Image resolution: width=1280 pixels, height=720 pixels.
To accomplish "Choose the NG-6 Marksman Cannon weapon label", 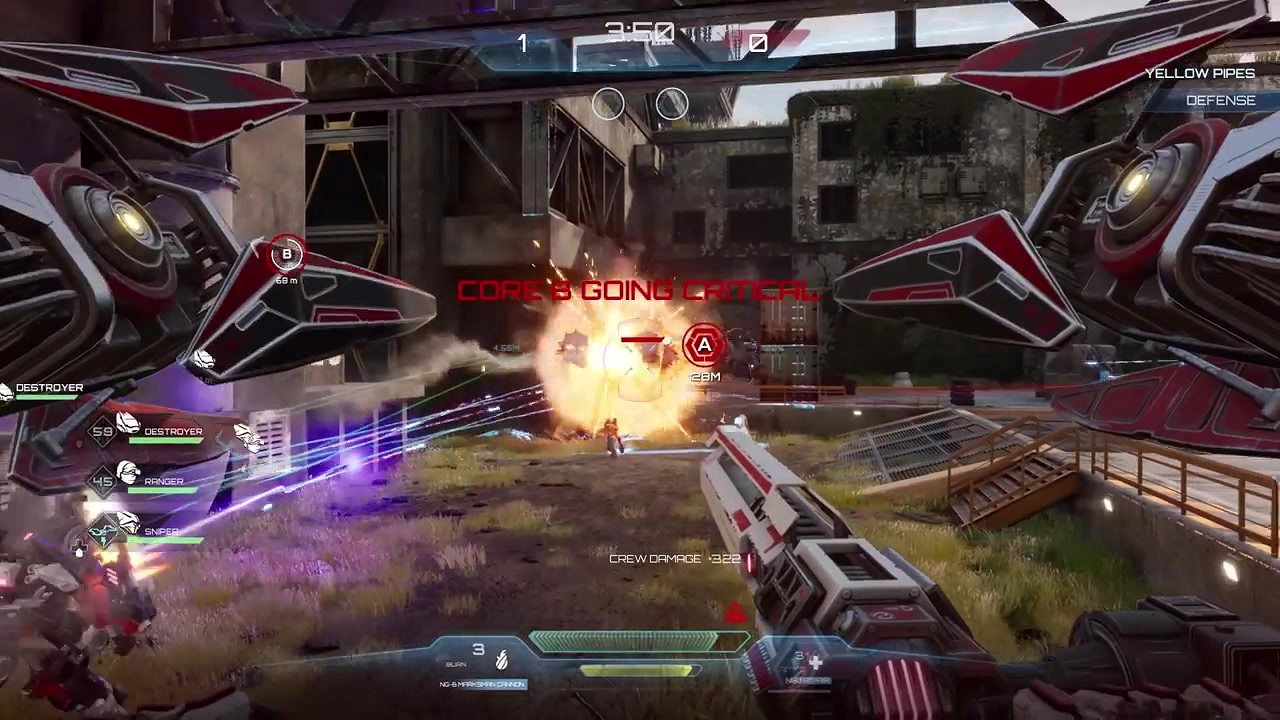I will pos(483,685).
